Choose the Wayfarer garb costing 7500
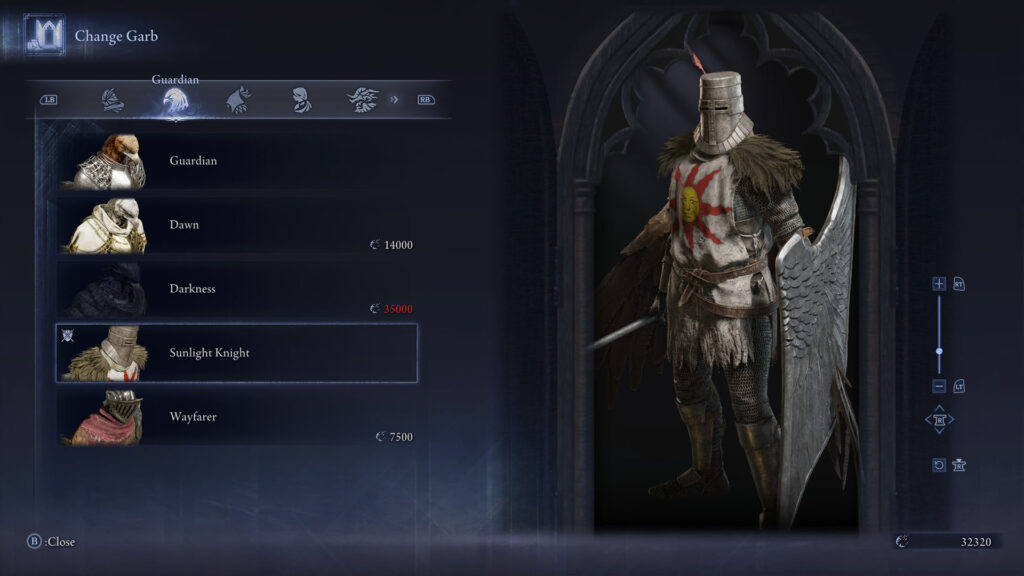Viewport: 1024px width, 576px height. pyautogui.click(x=236, y=417)
